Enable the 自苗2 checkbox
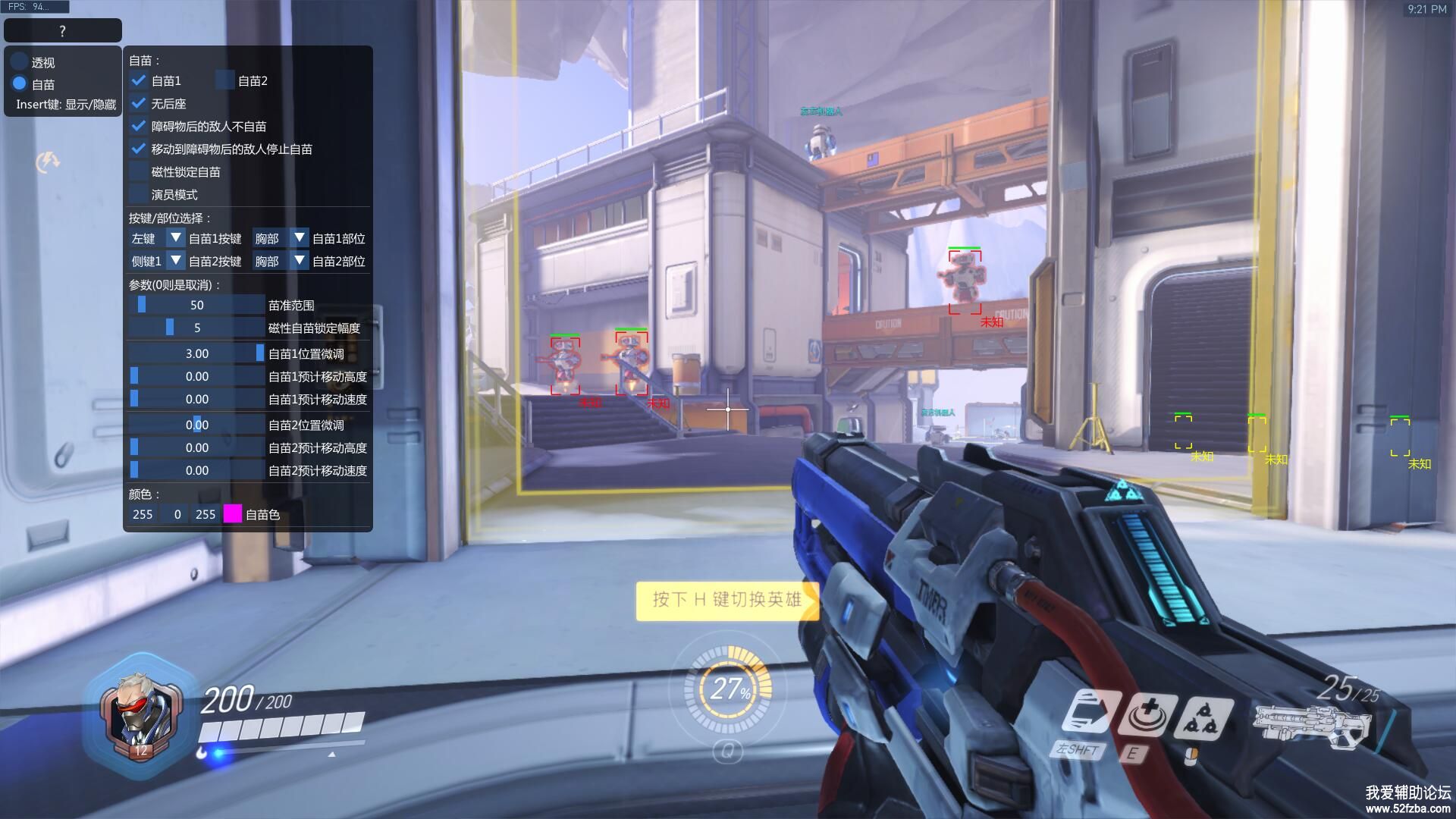 [224, 80]
